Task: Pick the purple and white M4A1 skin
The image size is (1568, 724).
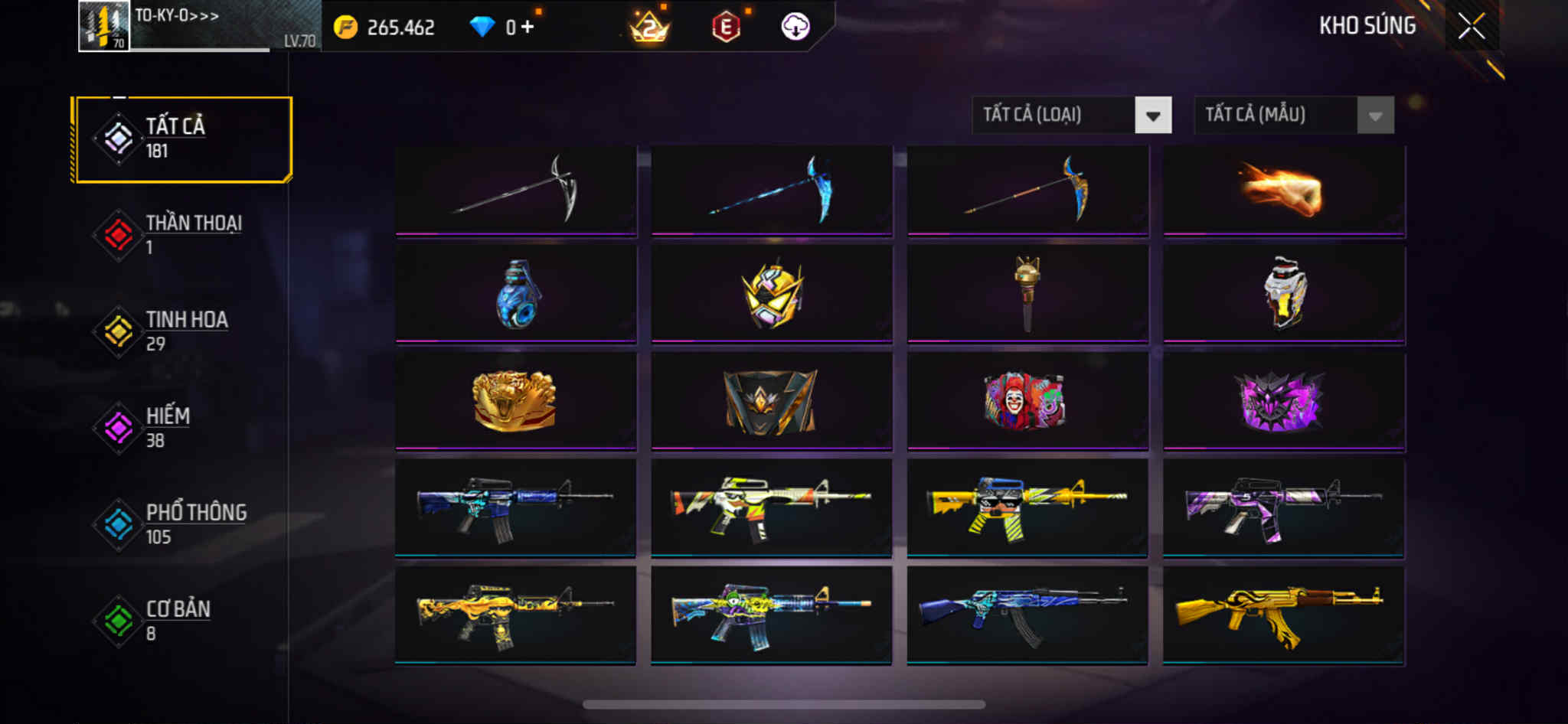Action: click(x=1283, y=507)
